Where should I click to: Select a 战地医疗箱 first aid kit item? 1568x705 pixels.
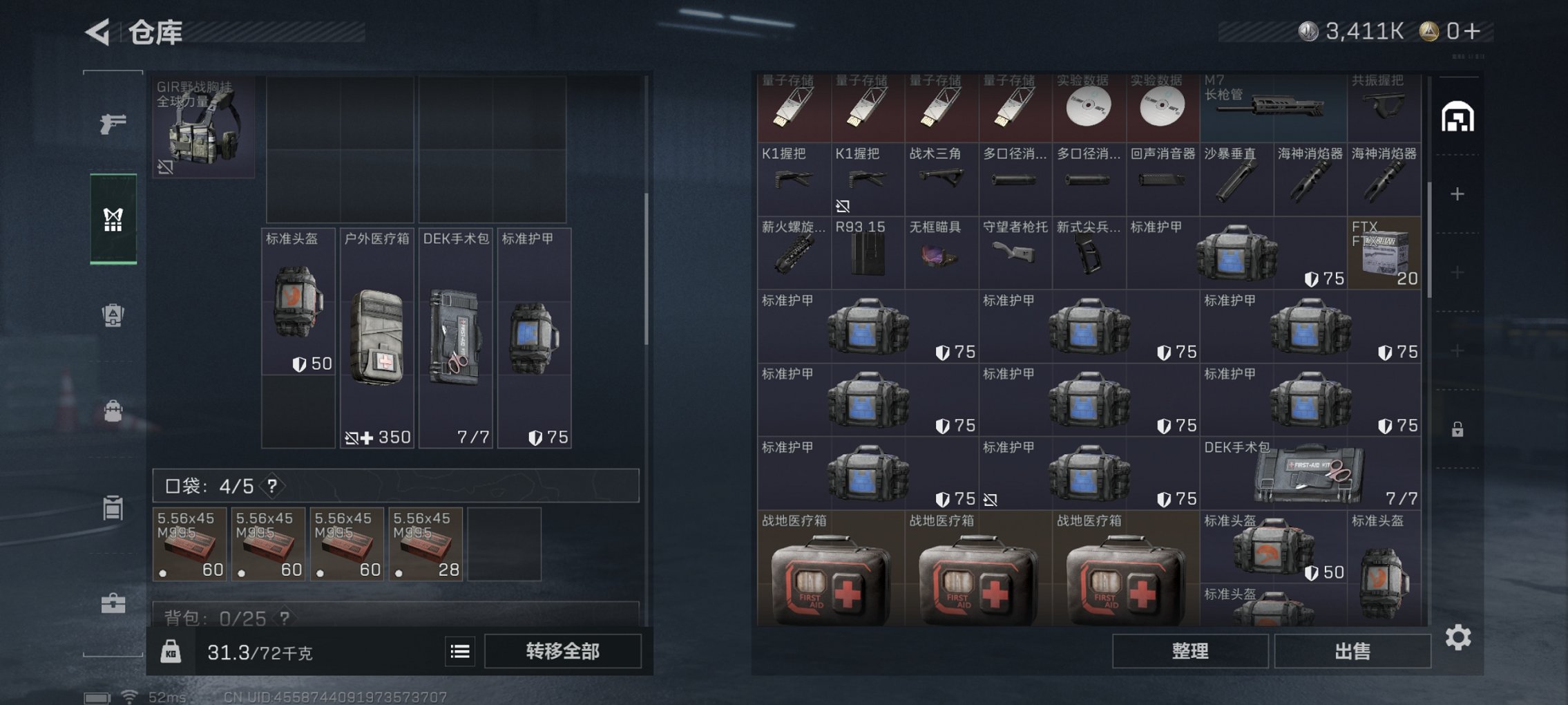827,584
